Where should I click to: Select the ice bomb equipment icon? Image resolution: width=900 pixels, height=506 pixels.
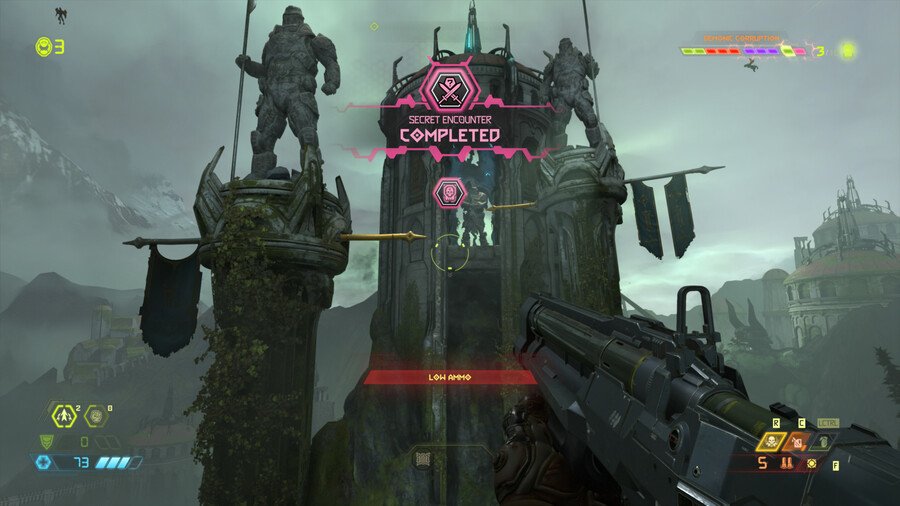click(97, 415)
